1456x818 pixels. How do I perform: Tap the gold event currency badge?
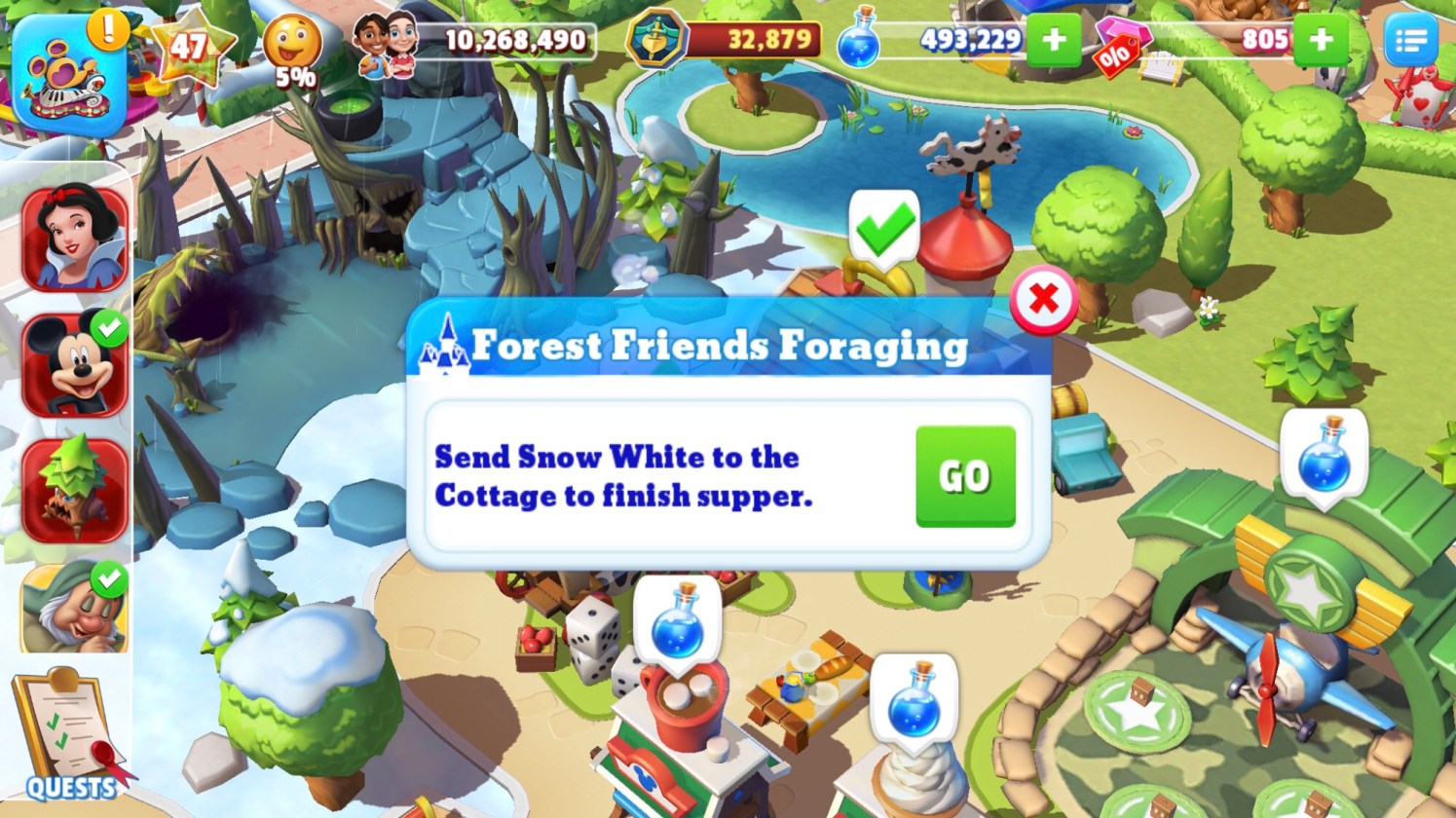click(655, 40)
